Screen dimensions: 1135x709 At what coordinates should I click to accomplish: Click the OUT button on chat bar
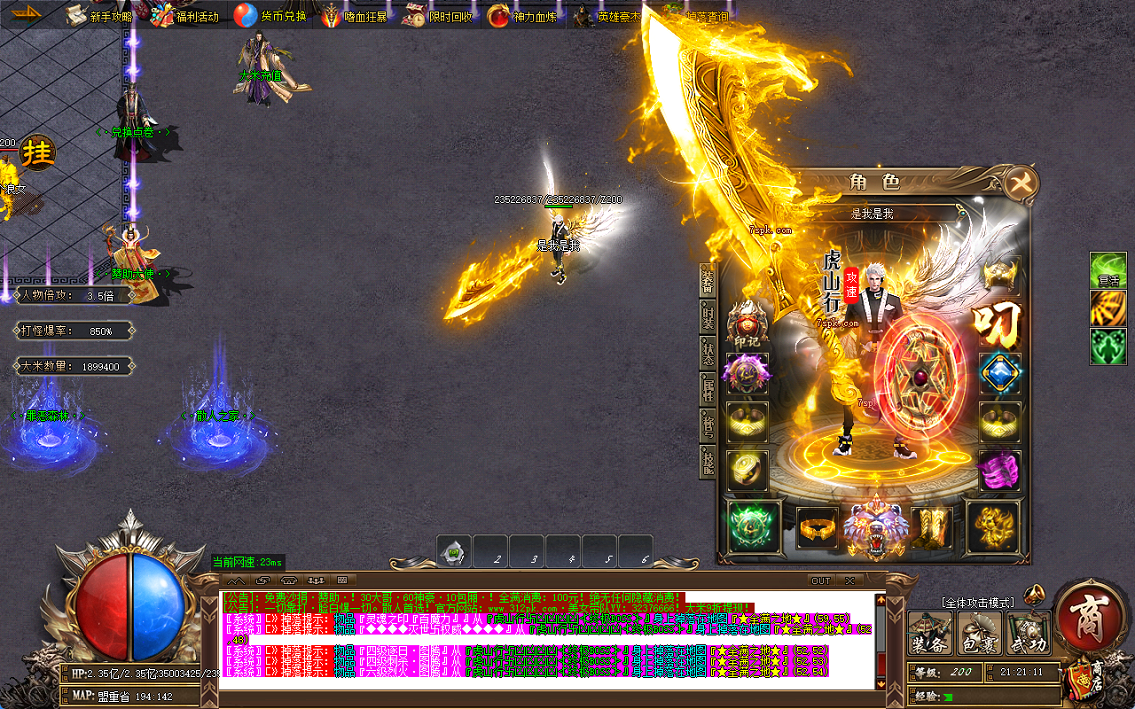pos(820,580)
